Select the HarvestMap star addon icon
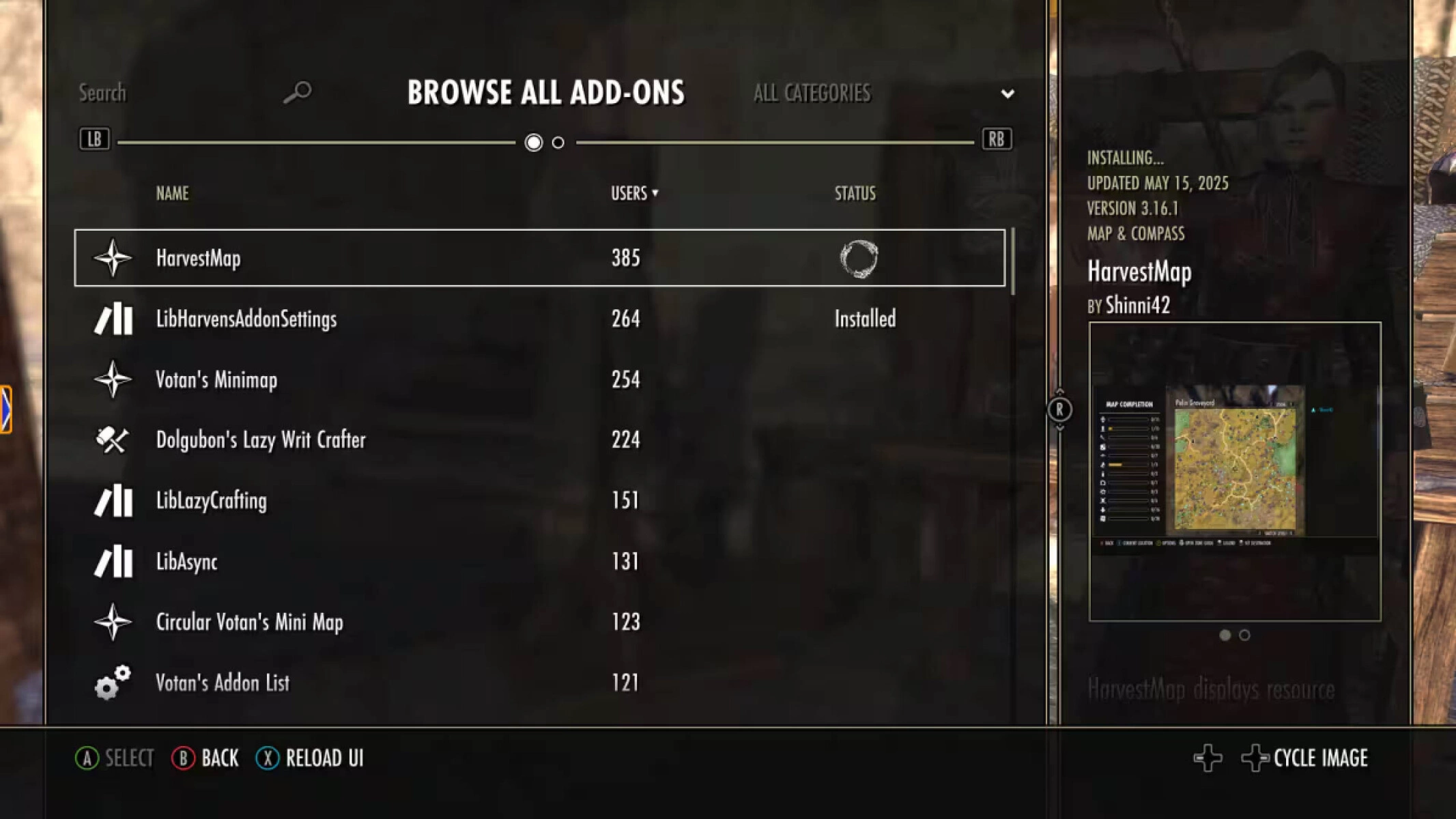The width and height of the screenshot is (1456, 819). pos(113,258)
